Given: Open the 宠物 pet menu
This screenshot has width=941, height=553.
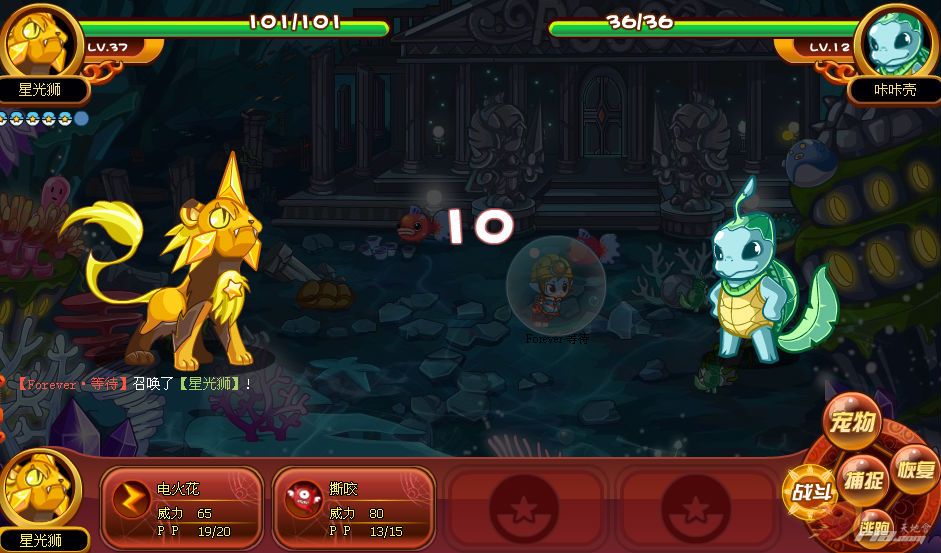Looking at the screenshot, I should (854, 423).
